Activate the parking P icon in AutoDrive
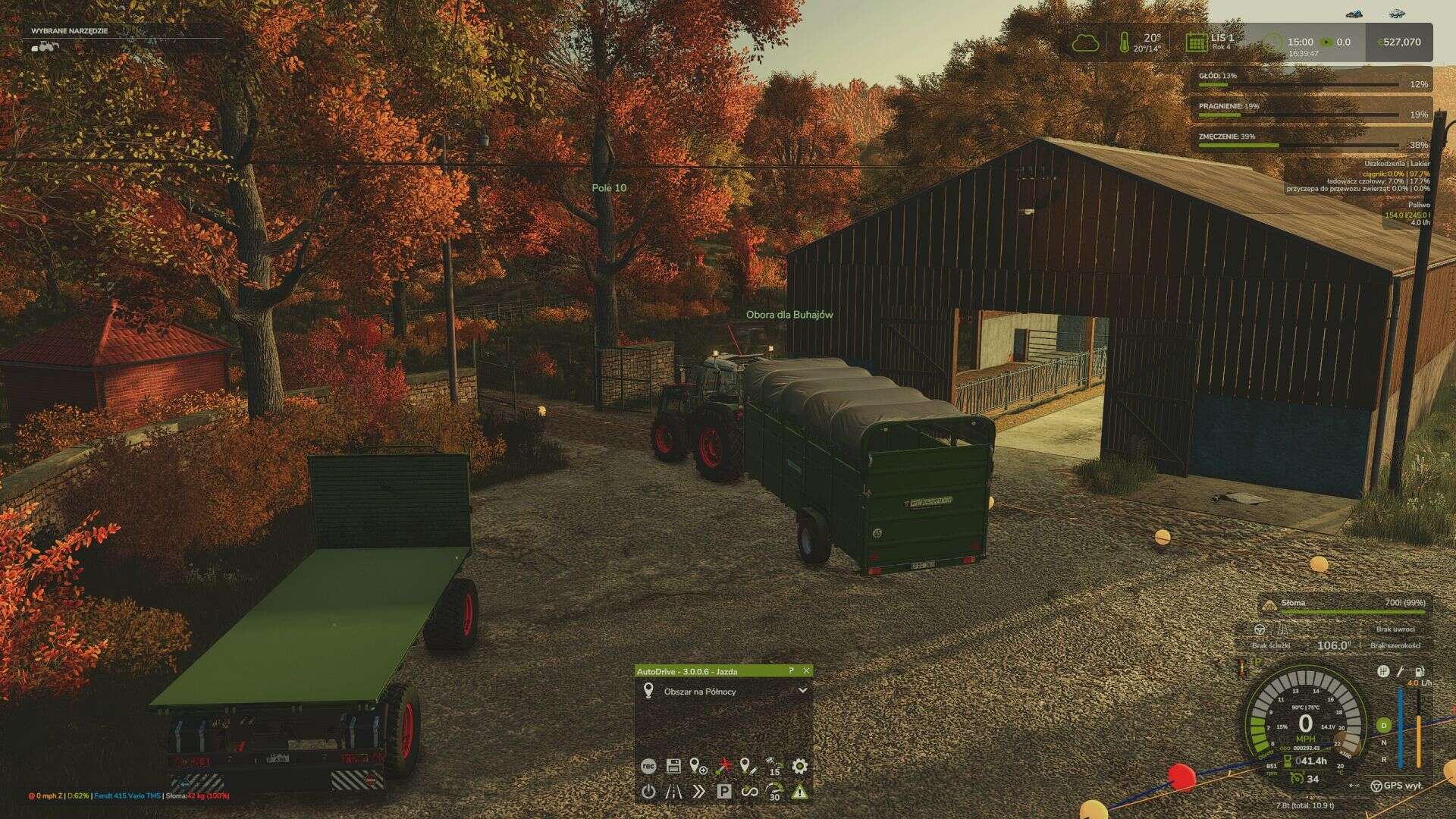The width and height of the screenshot is (1456, 819). click(x=724, y=792)
